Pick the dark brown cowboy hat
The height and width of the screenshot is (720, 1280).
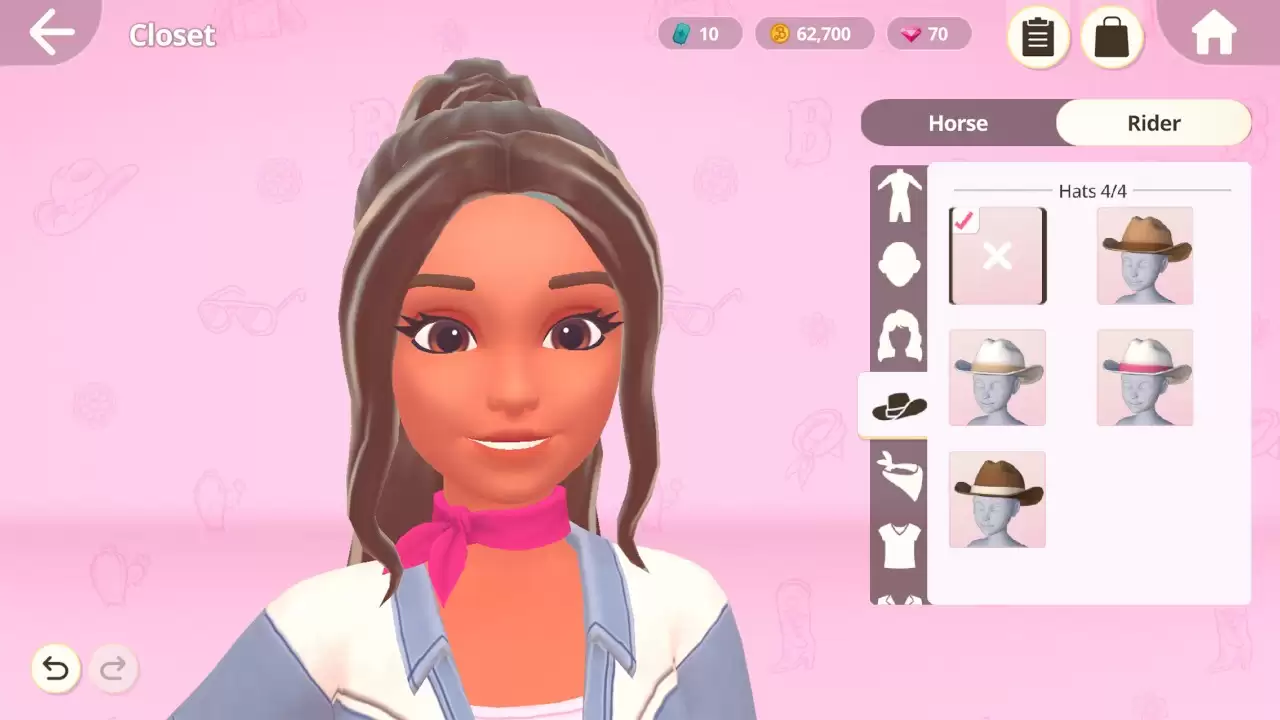click(997, 499)
